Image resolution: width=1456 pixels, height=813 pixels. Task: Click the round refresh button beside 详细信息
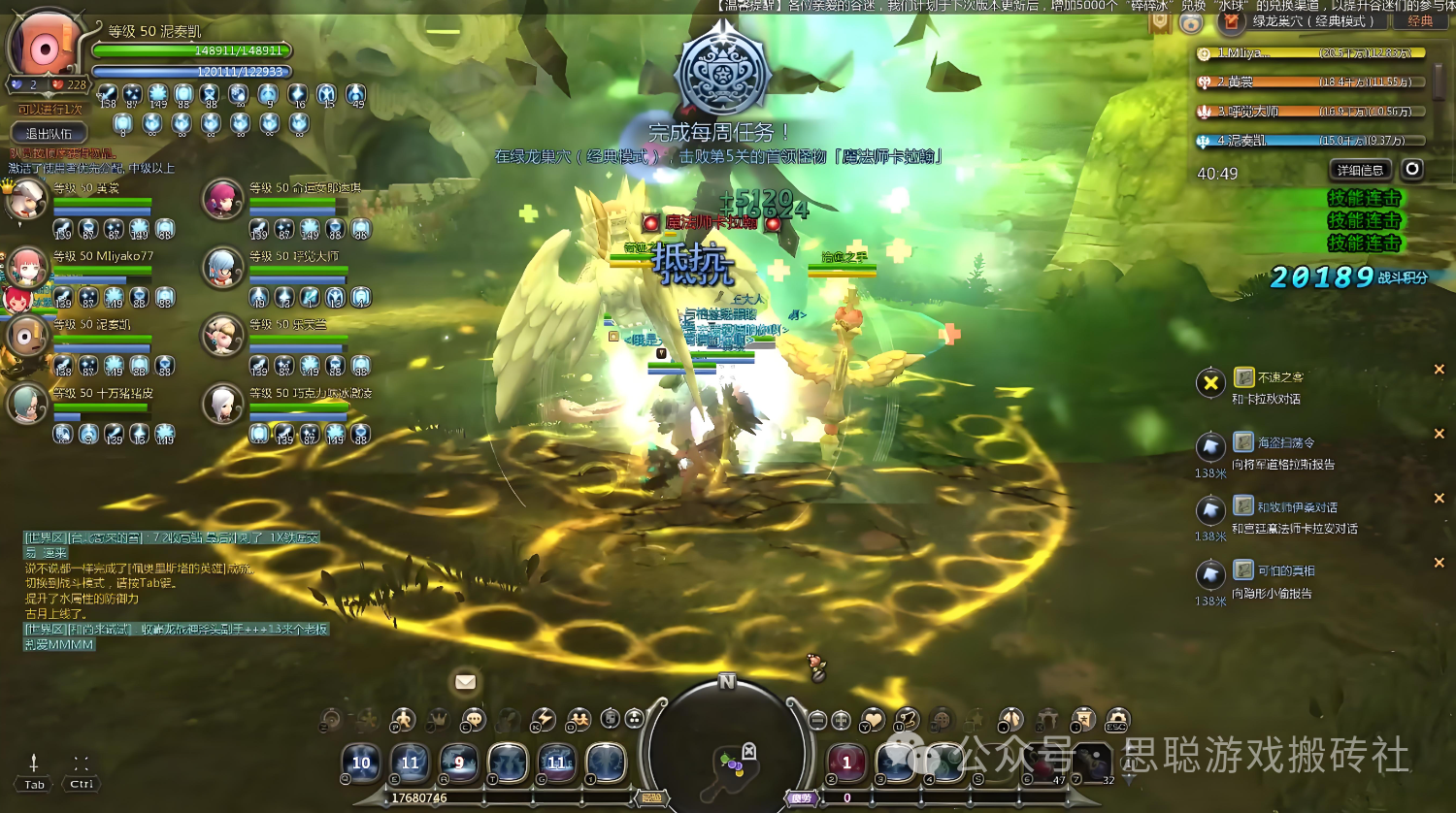point(1412,170)
